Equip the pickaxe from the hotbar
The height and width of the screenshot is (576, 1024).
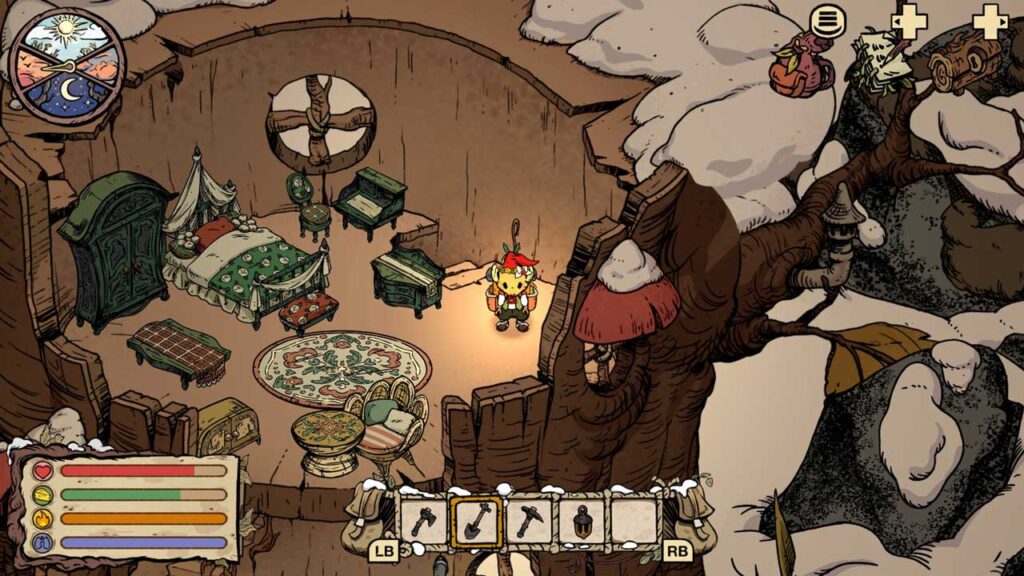529,521
